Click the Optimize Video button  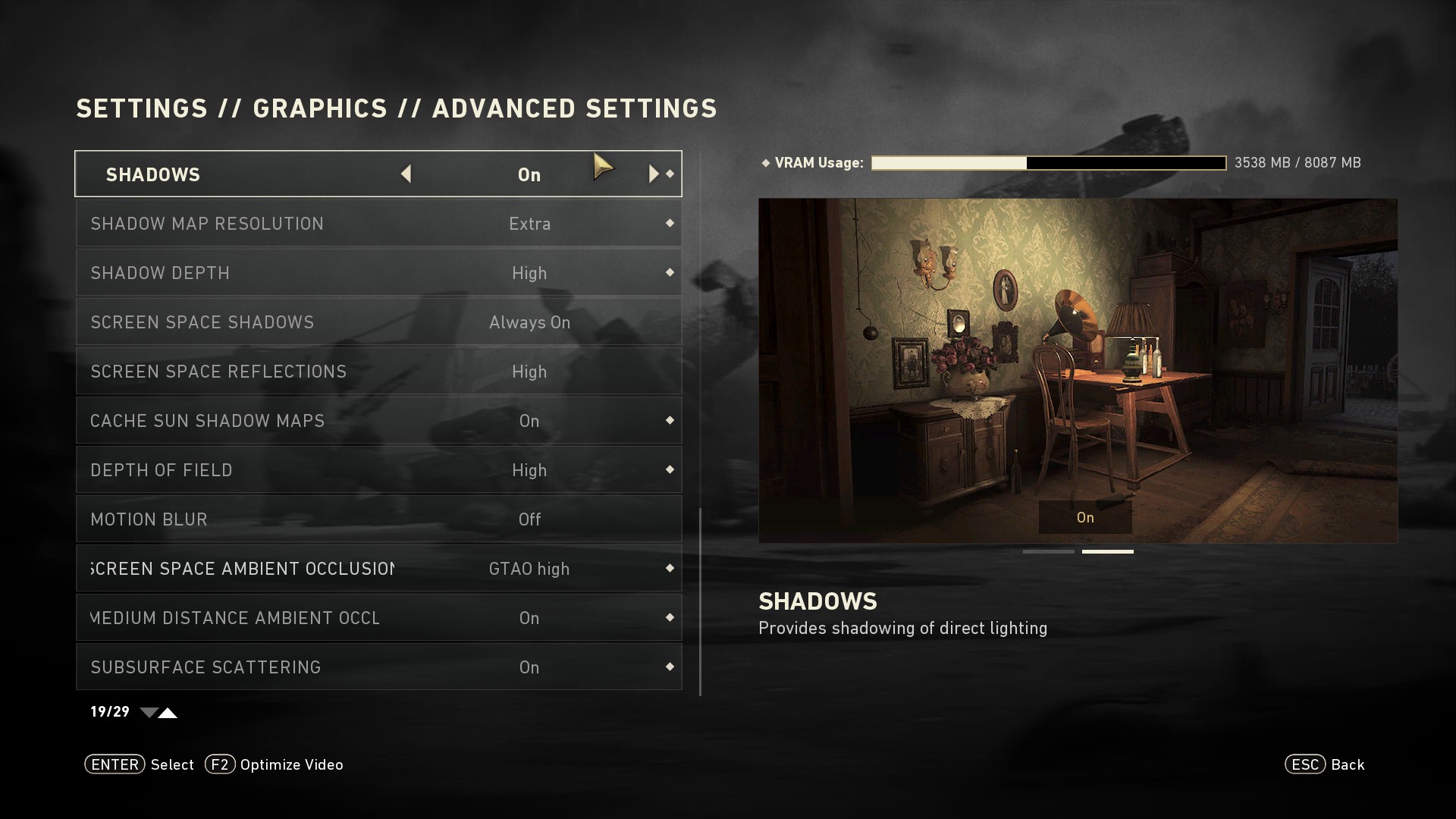(275, 764)
